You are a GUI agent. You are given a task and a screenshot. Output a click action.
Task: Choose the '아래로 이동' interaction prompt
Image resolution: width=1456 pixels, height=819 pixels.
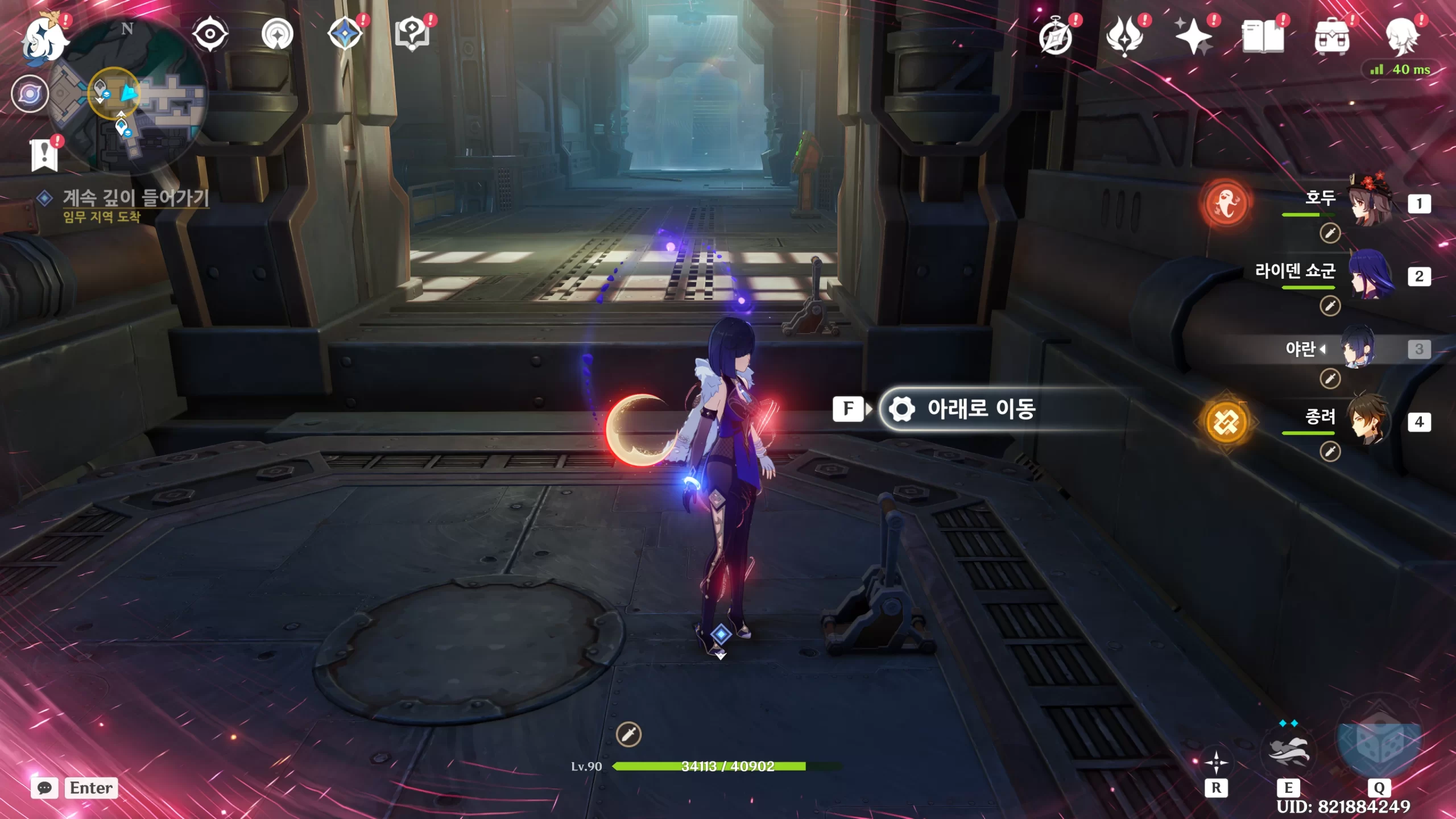click(x=981, y=408)
